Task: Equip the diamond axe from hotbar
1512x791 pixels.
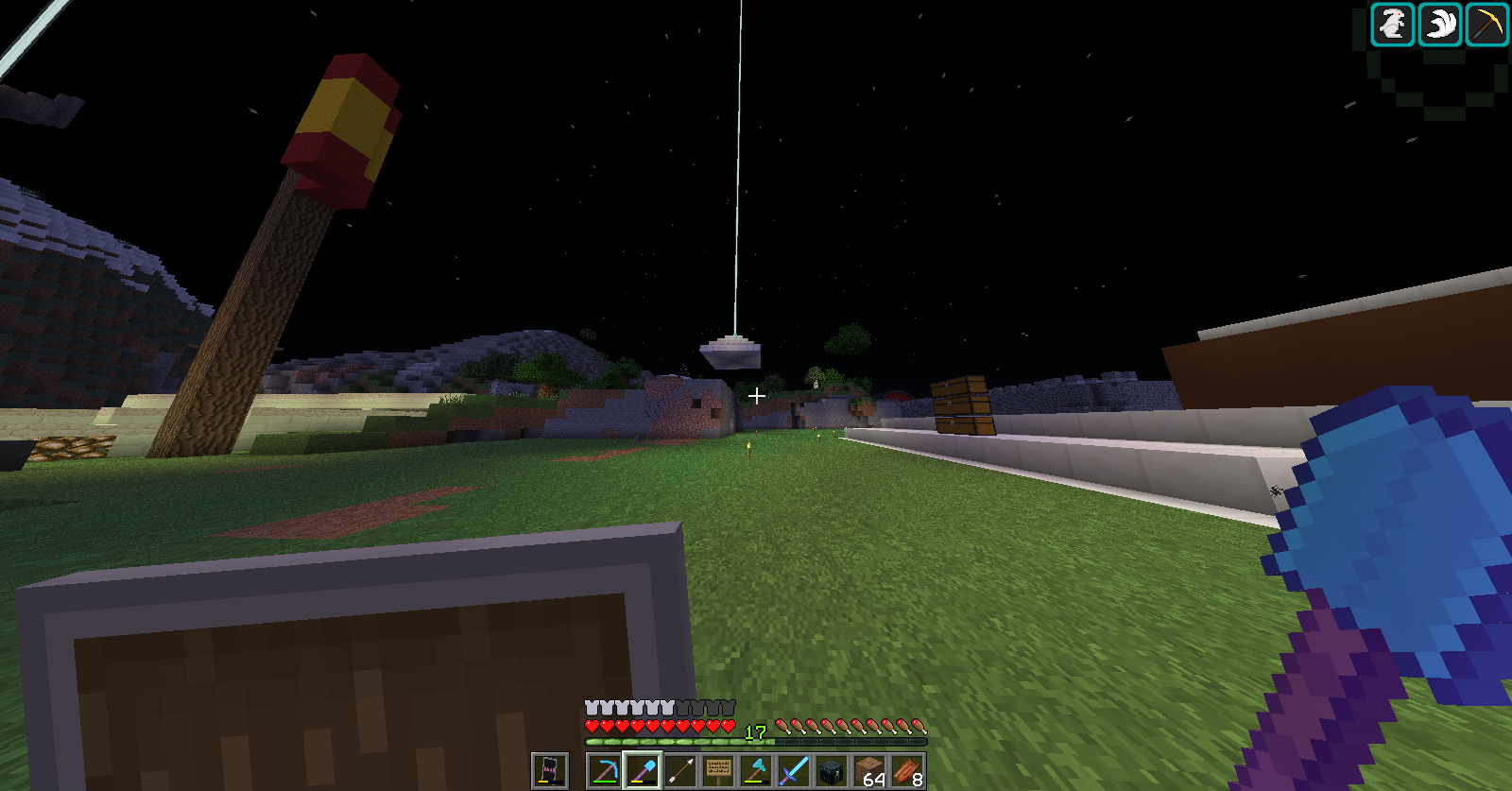Action: [x=756, y=771]
